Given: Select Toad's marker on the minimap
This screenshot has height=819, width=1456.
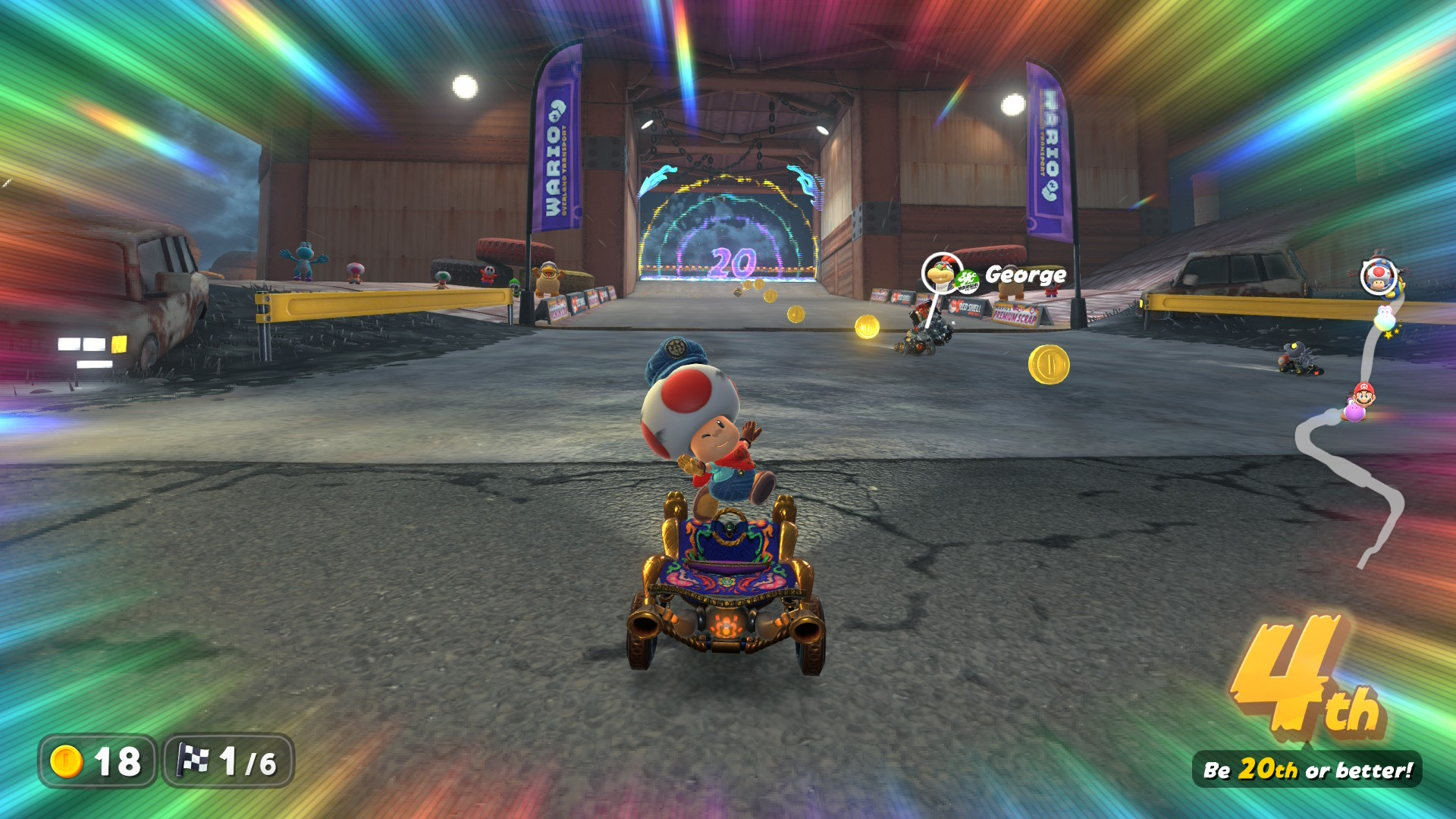Looking at the screenshot, I should tap(1378, 276).
